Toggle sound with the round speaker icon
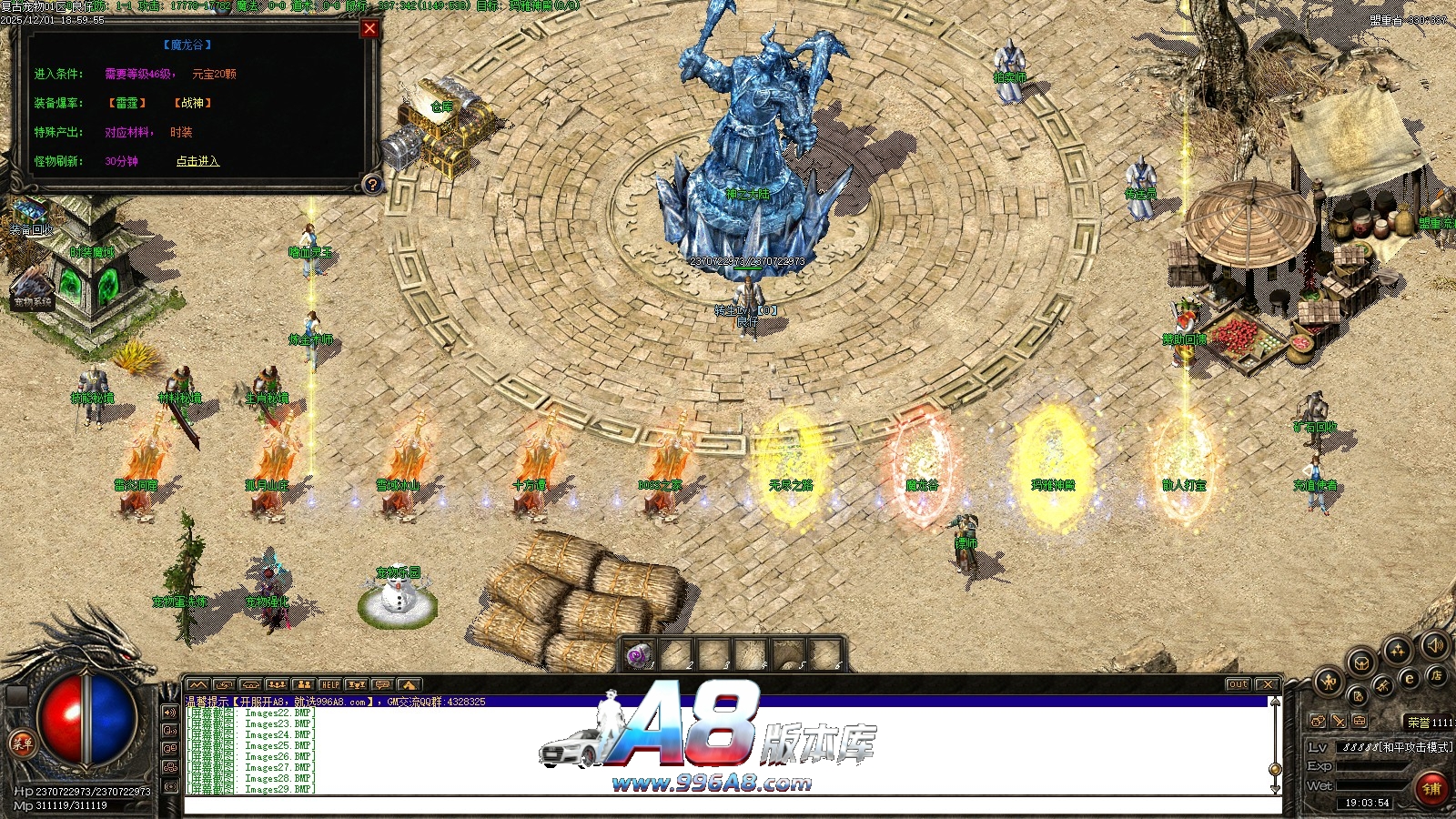Screen dimensions: 1456x819 (x=1434, y=645)
